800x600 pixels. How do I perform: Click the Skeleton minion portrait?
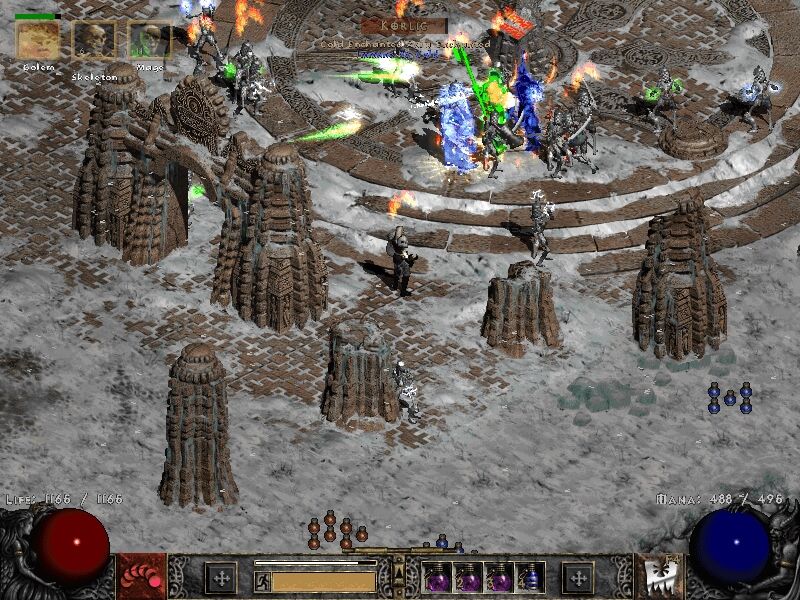(94, 41)
